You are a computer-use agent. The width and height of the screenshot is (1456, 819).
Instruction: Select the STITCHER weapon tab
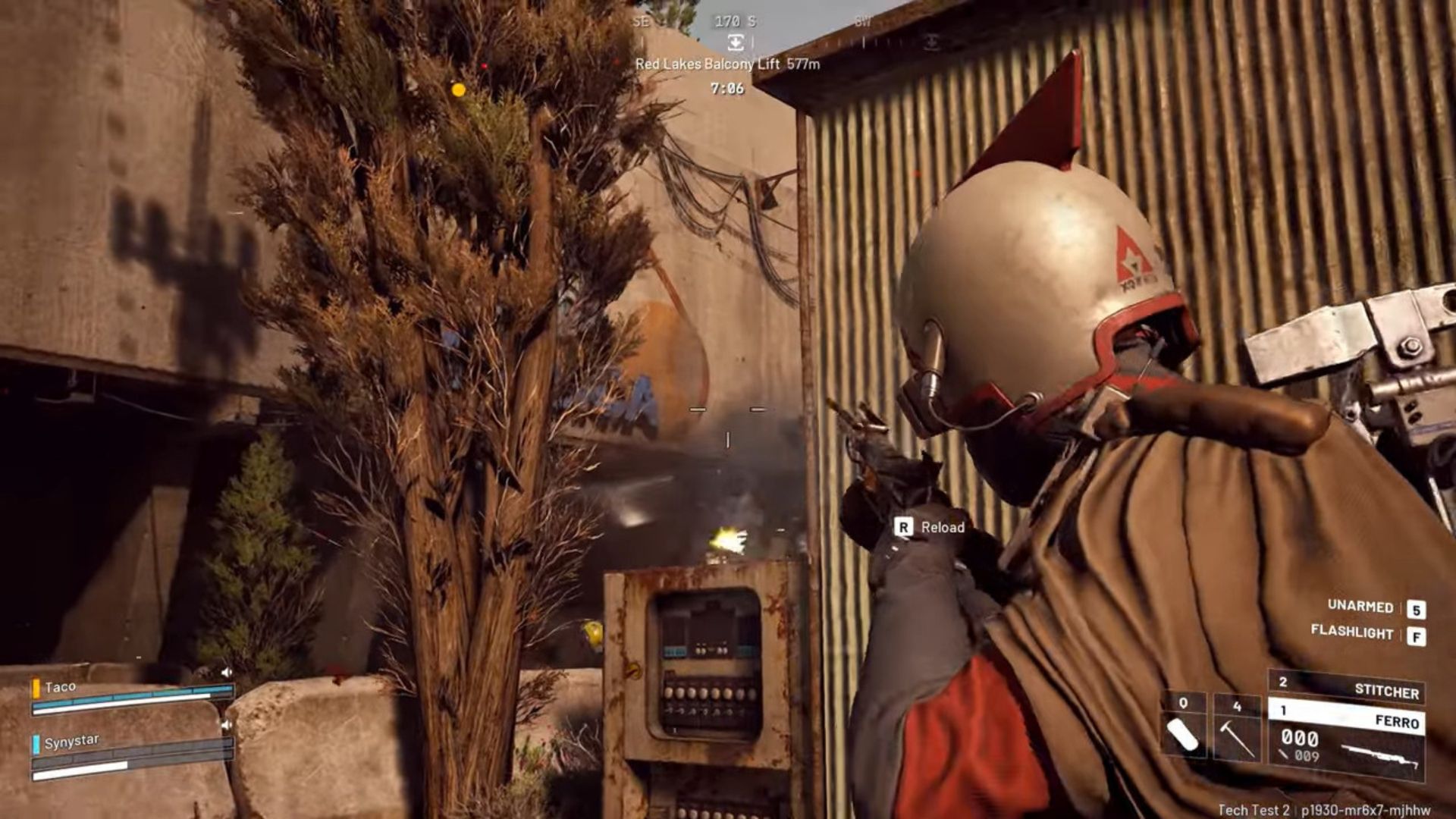click(1386, 689)
